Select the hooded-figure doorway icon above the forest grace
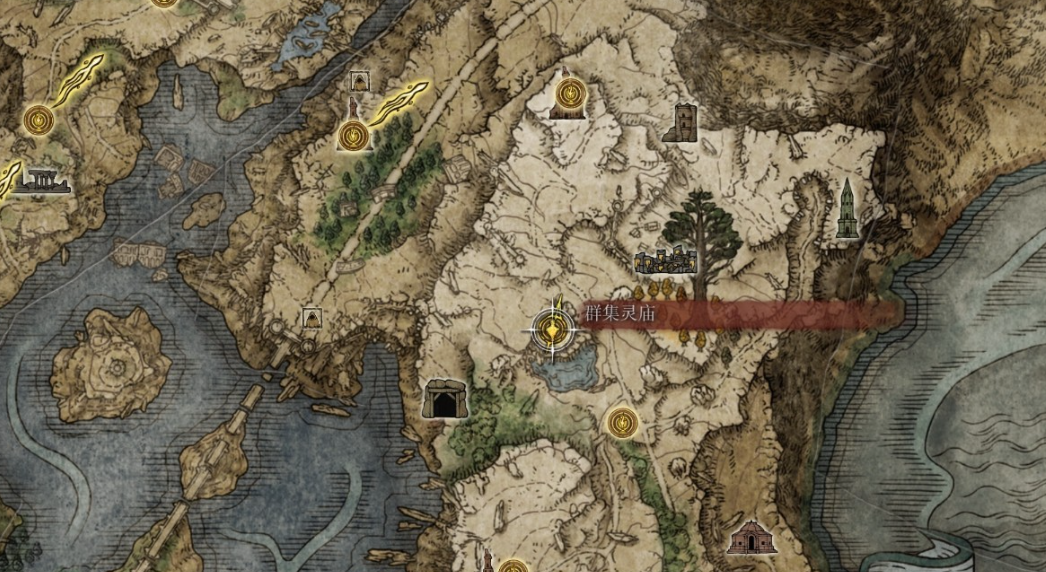The image size is (1046, 572). coord(360,82)
